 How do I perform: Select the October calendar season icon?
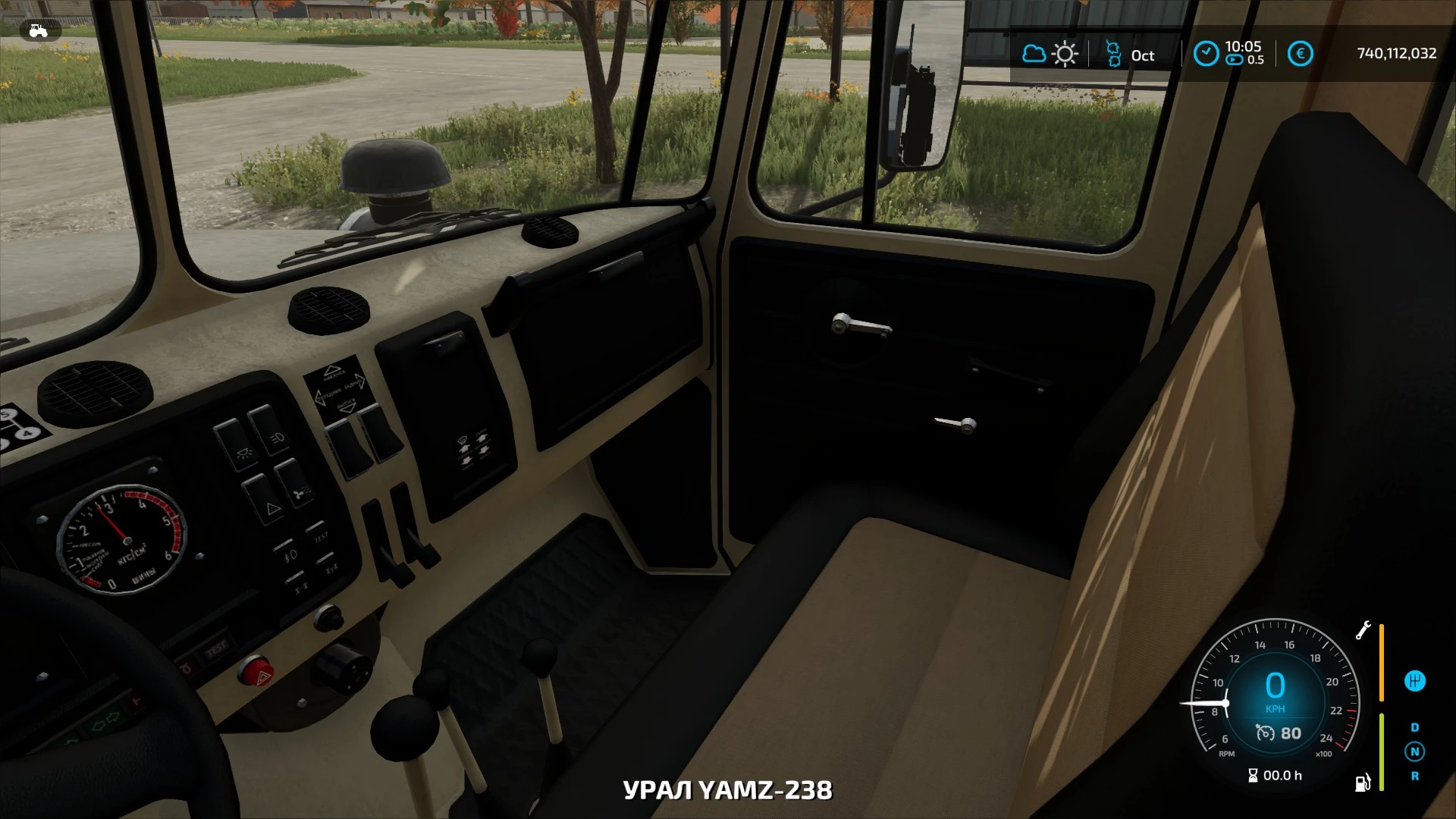coord(1113,54)
